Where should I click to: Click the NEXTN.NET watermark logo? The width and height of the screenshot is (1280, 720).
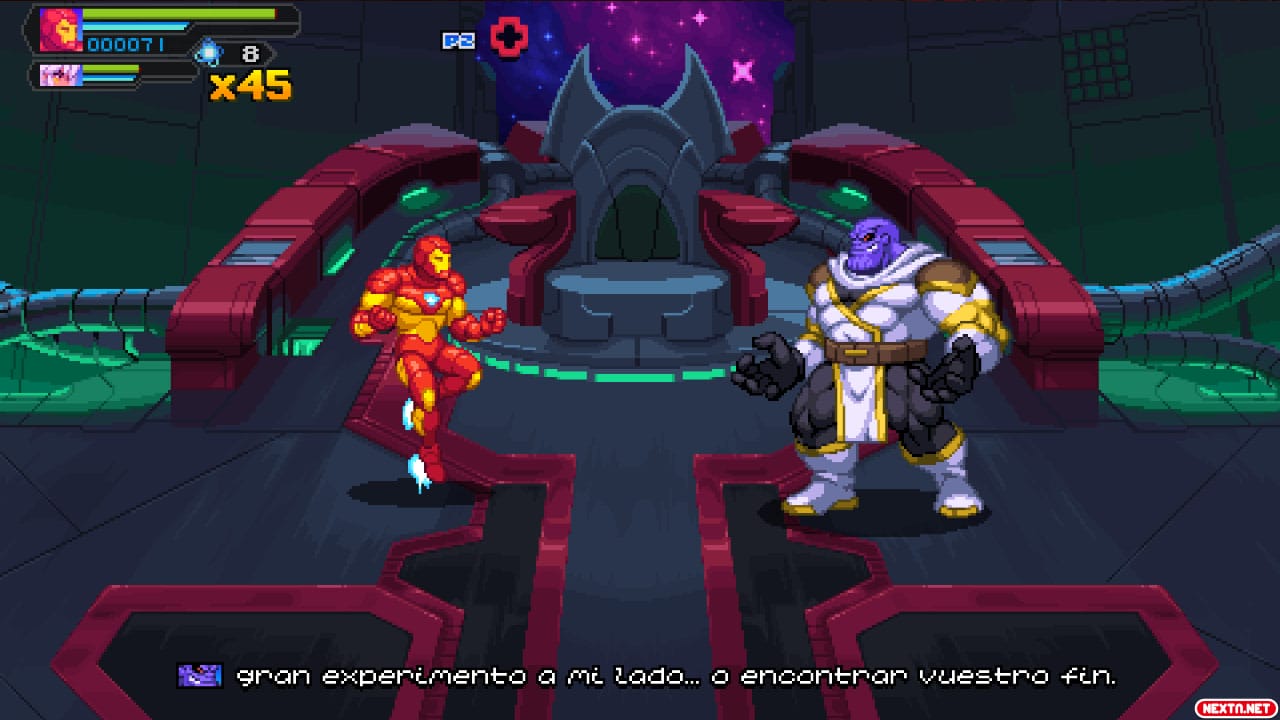[1237, 705]
